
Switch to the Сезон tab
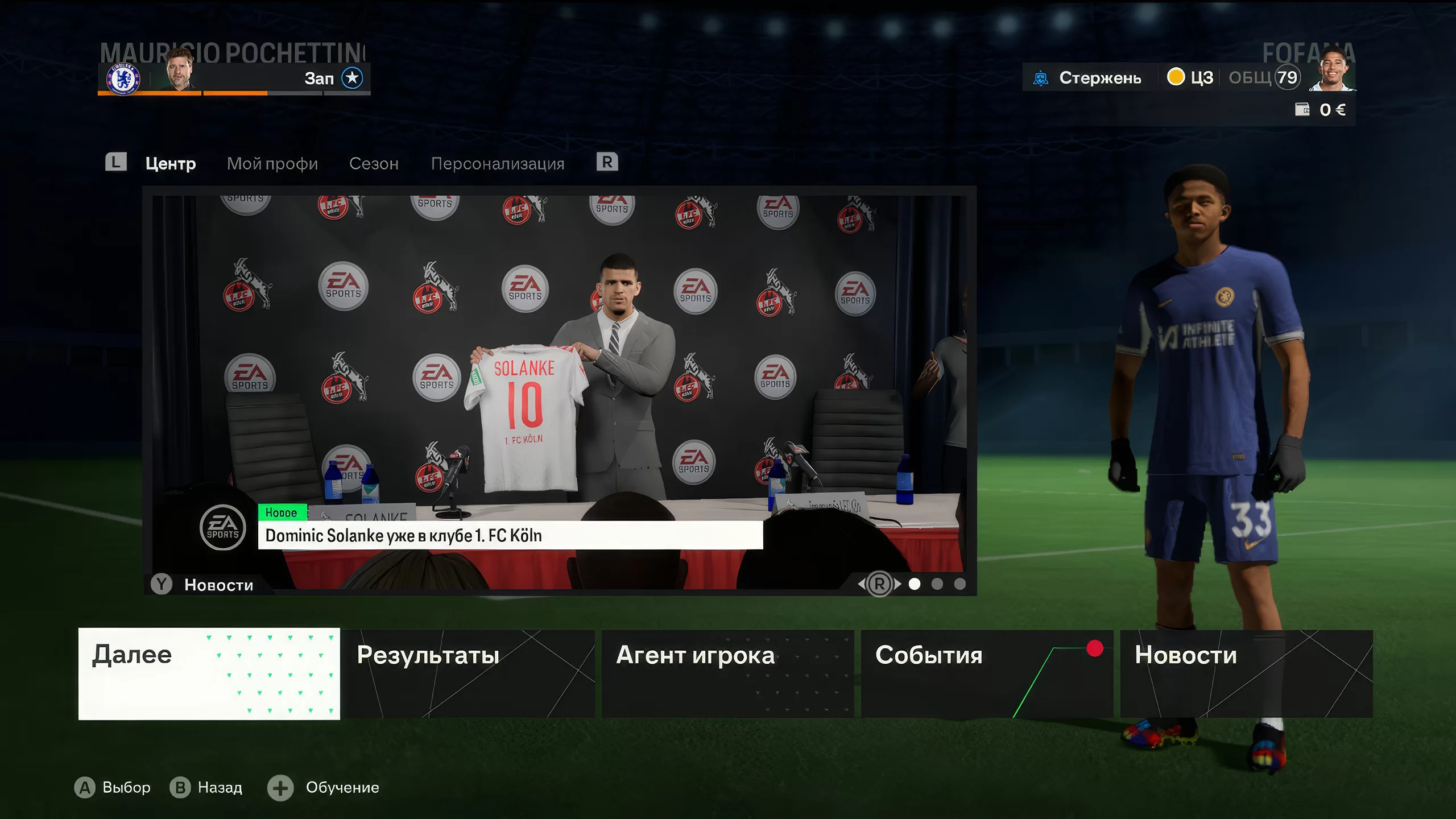[374, 164]
